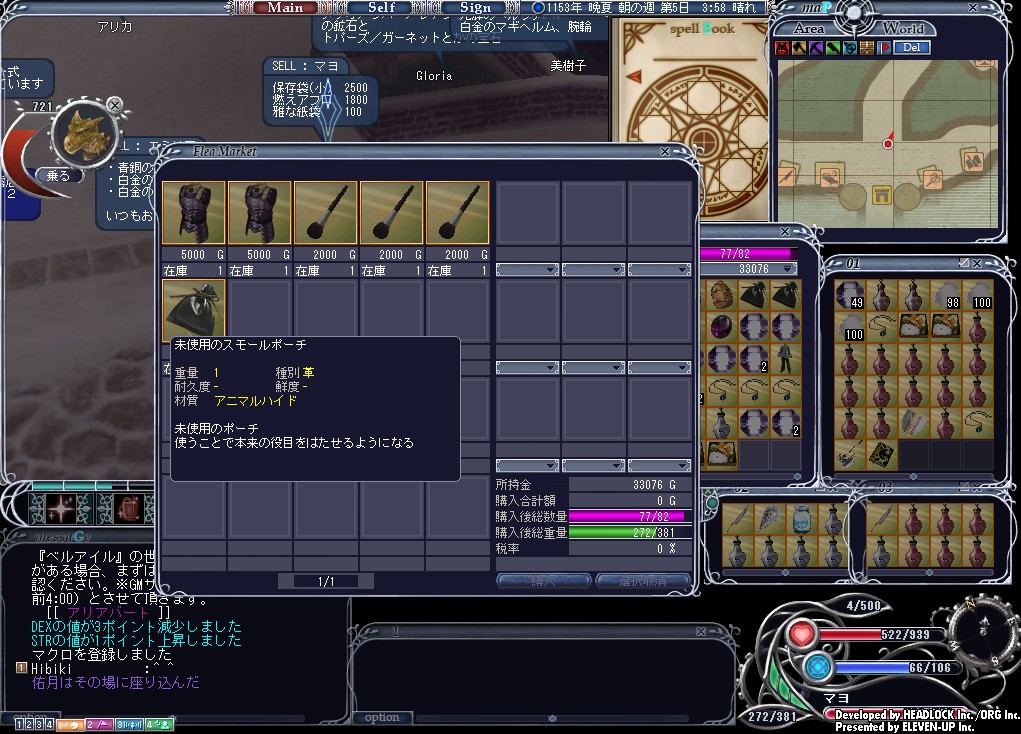Switch map to the Area tab

(x=808, y=28)
